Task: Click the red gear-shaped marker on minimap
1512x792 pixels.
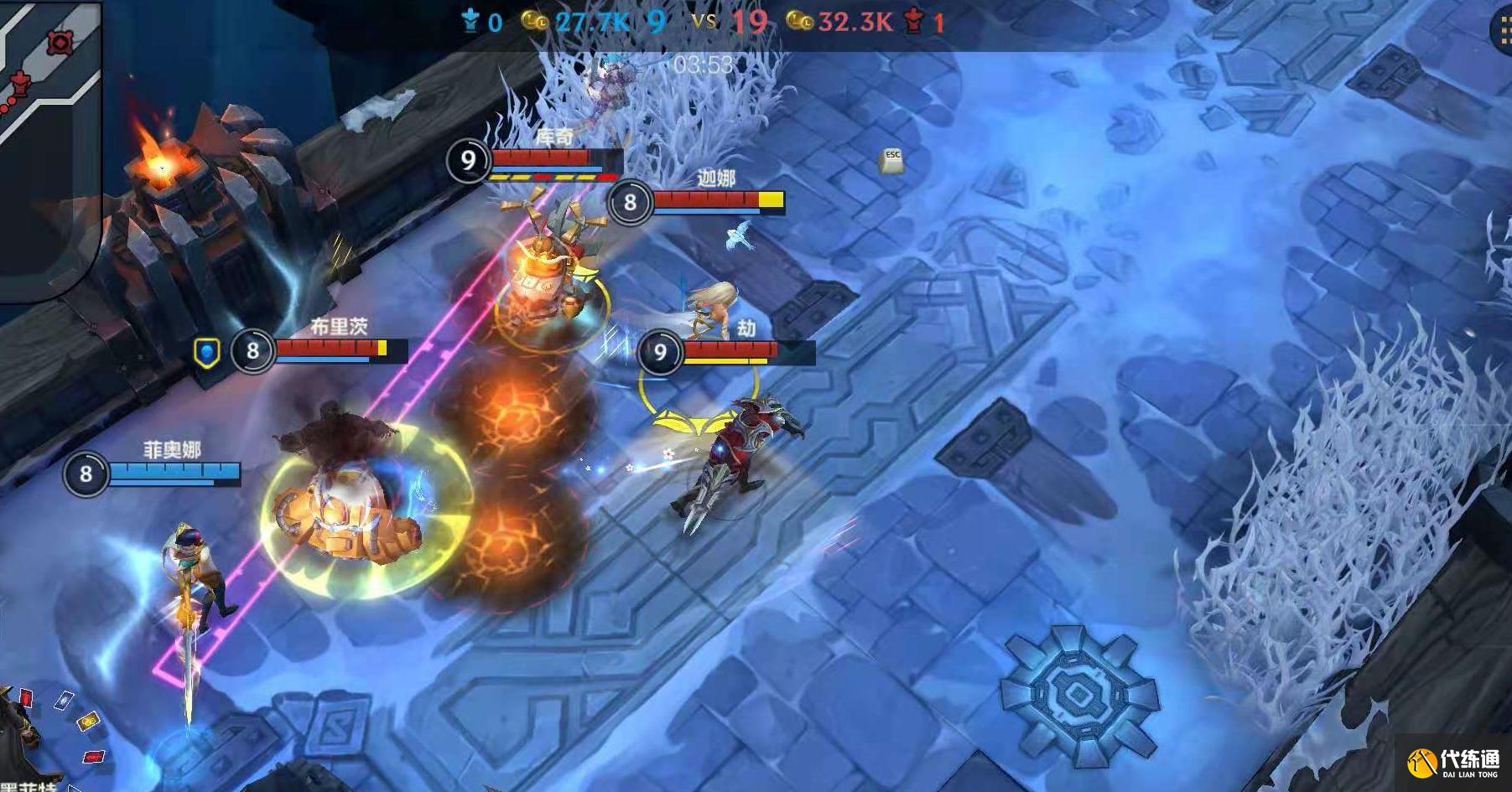Action: pyautogui.click(x=60, y=42)
